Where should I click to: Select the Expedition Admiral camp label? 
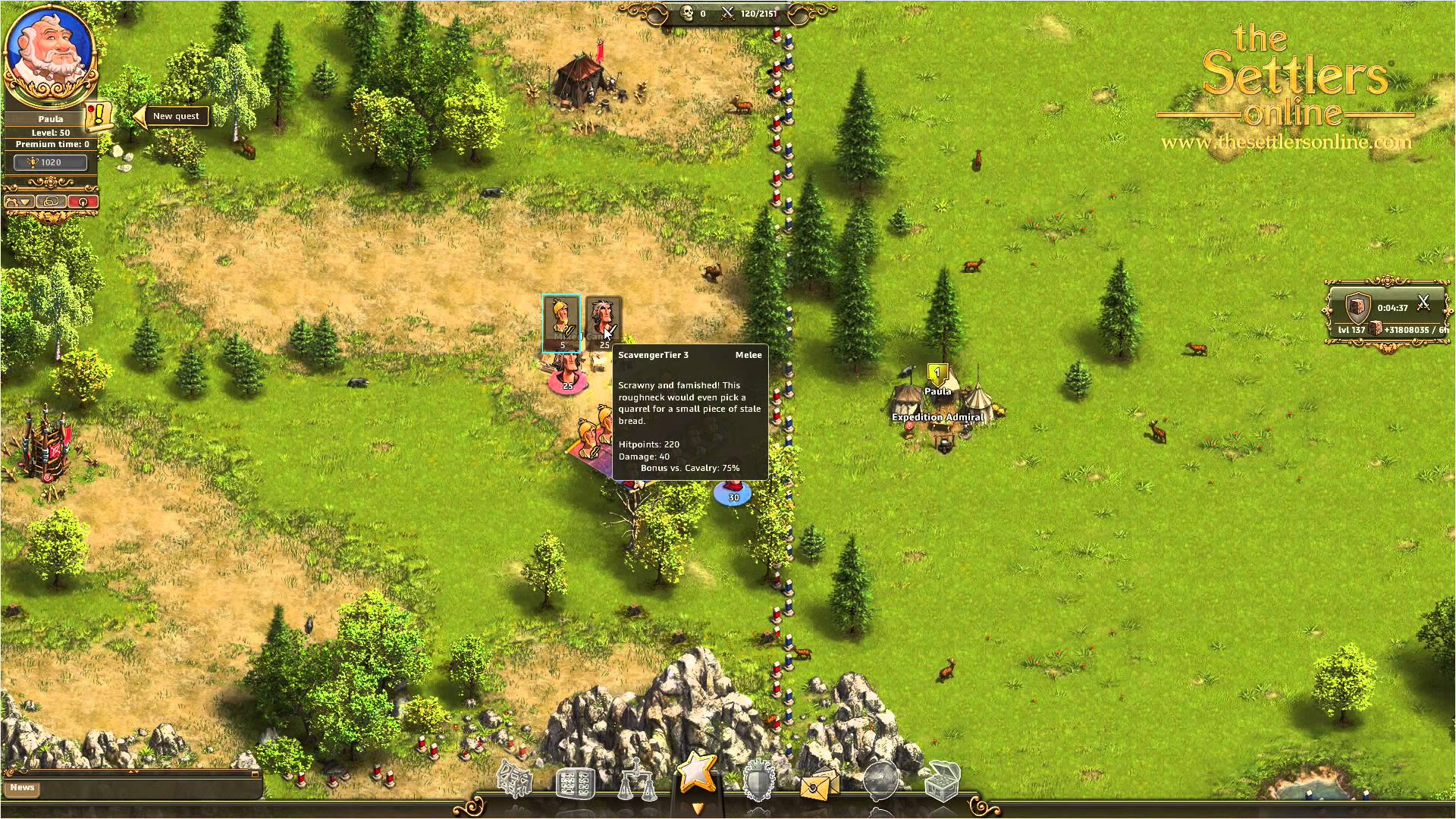pyautogui.click(x=937, y=417)
